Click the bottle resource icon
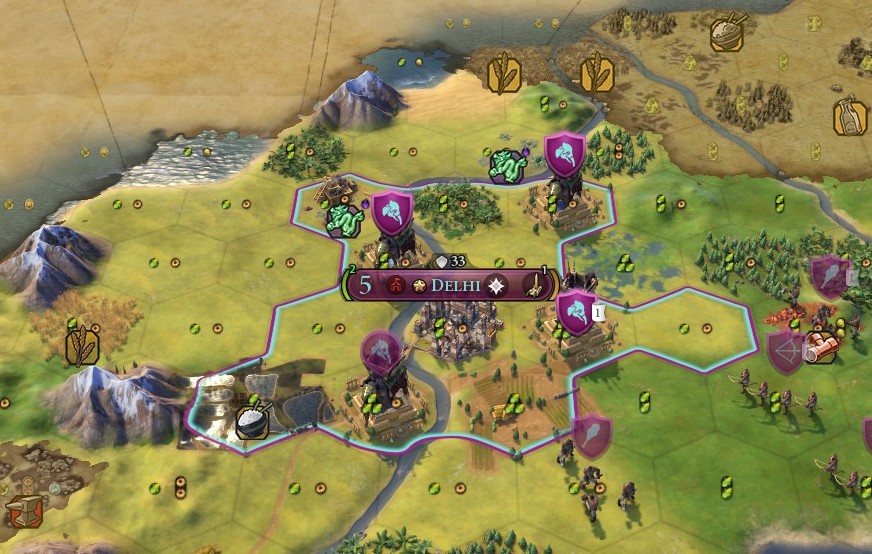The width and height of the screenshot is (872, 554). coord(849,117)
